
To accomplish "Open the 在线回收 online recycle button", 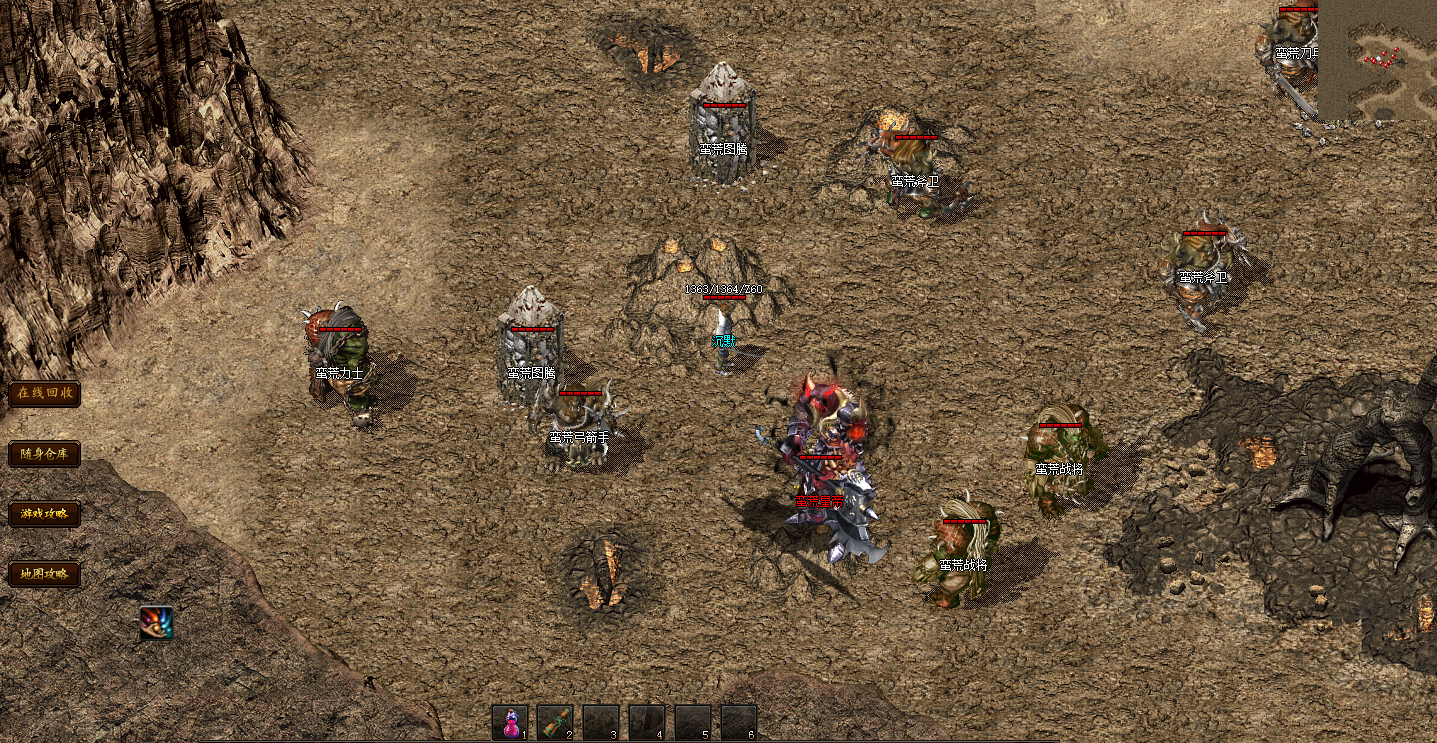I will point(44,393).
